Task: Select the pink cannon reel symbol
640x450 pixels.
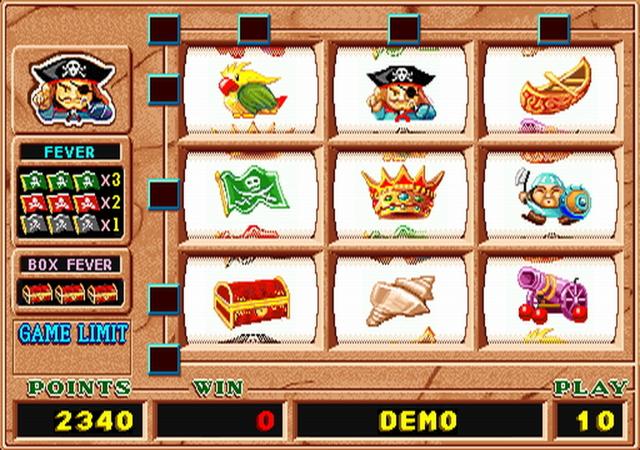Action: coord(552,295)
